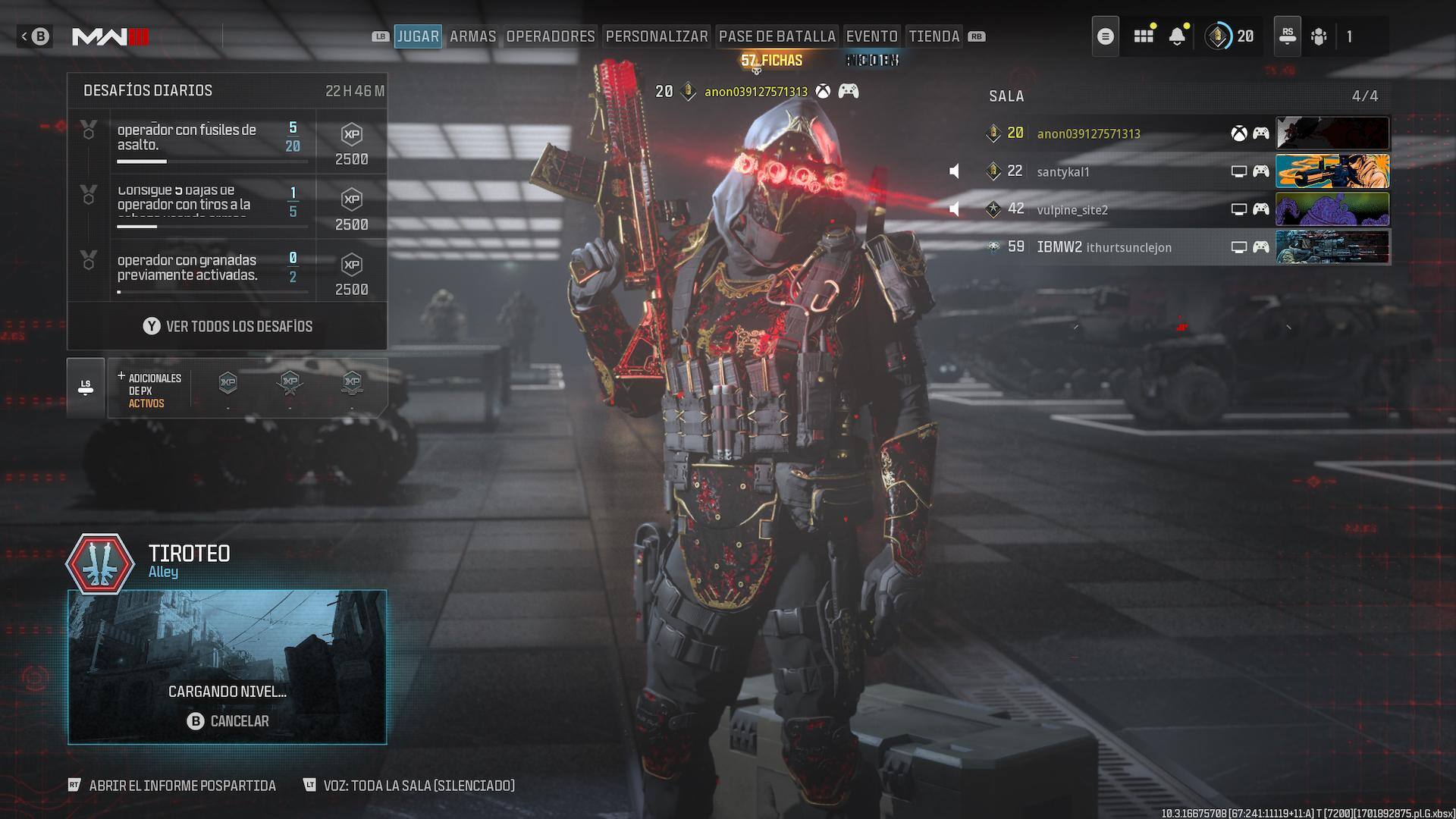Image resolution: width=1456 pixels, height=819 pixels.
Task: Open the TIENDA store tab
Action: pos(934,36)
